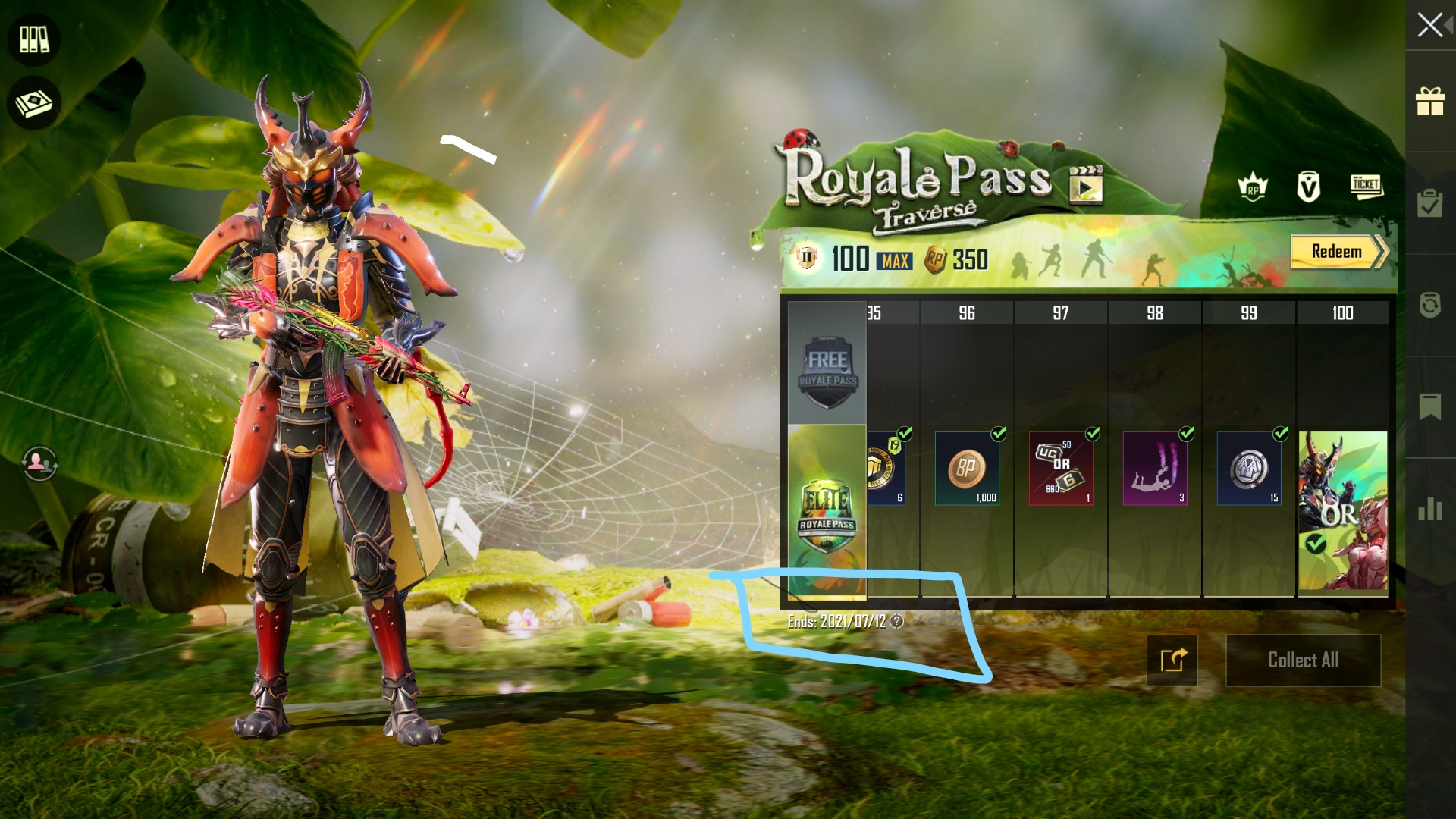
Task: Collect All rewards
Action: click(x=1303, y=661)
